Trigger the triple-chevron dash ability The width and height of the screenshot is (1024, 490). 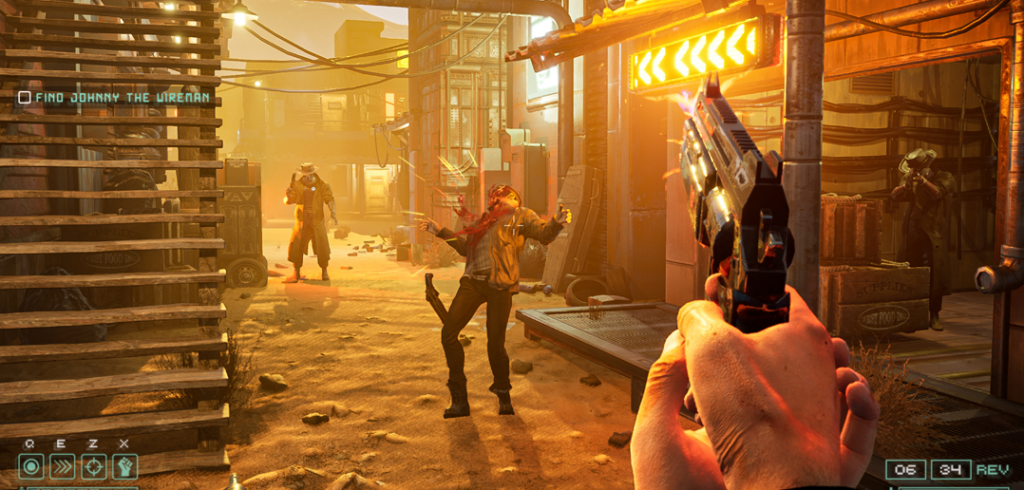coord(62,465)
